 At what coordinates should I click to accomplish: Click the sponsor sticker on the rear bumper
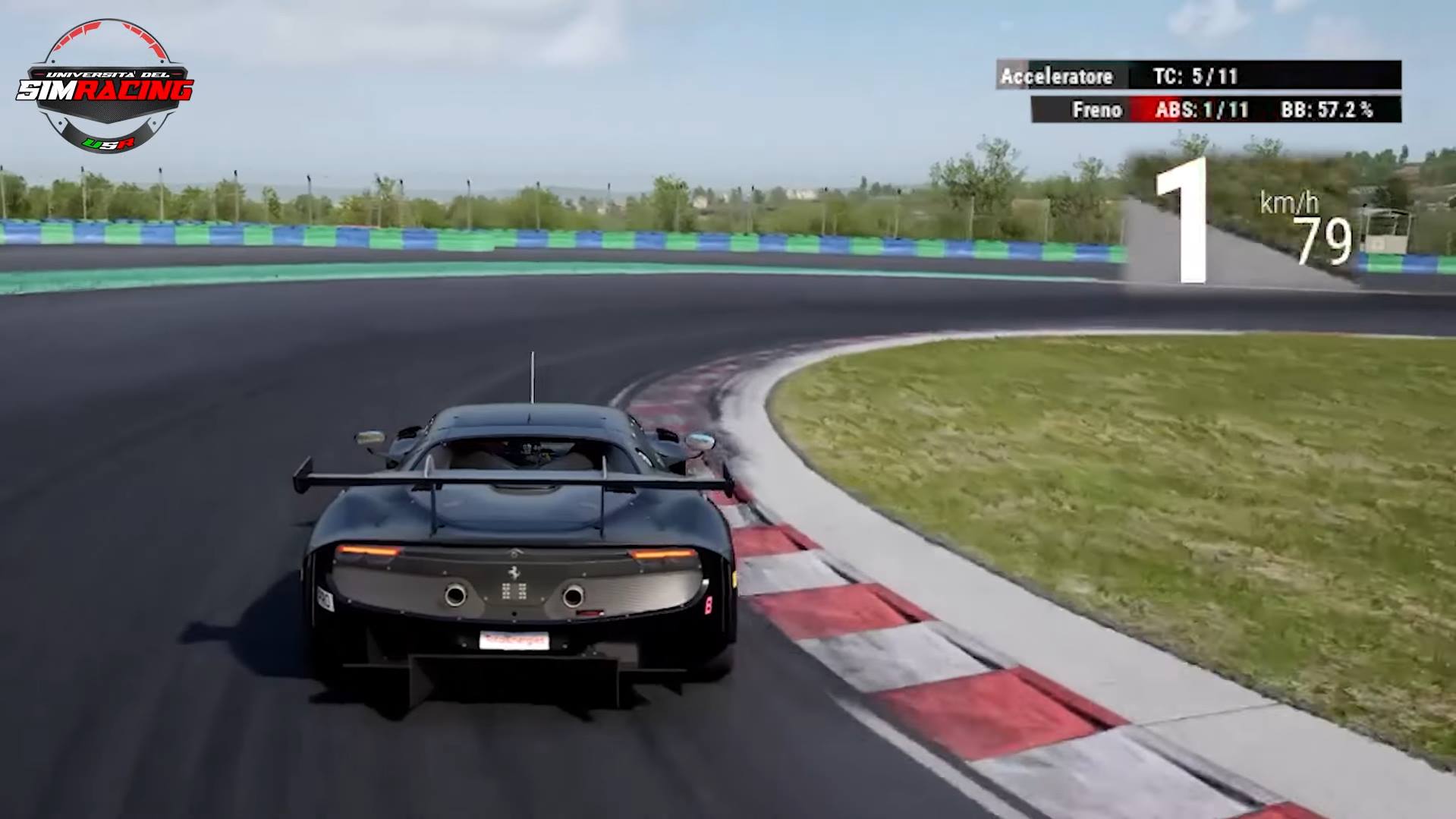514,641
